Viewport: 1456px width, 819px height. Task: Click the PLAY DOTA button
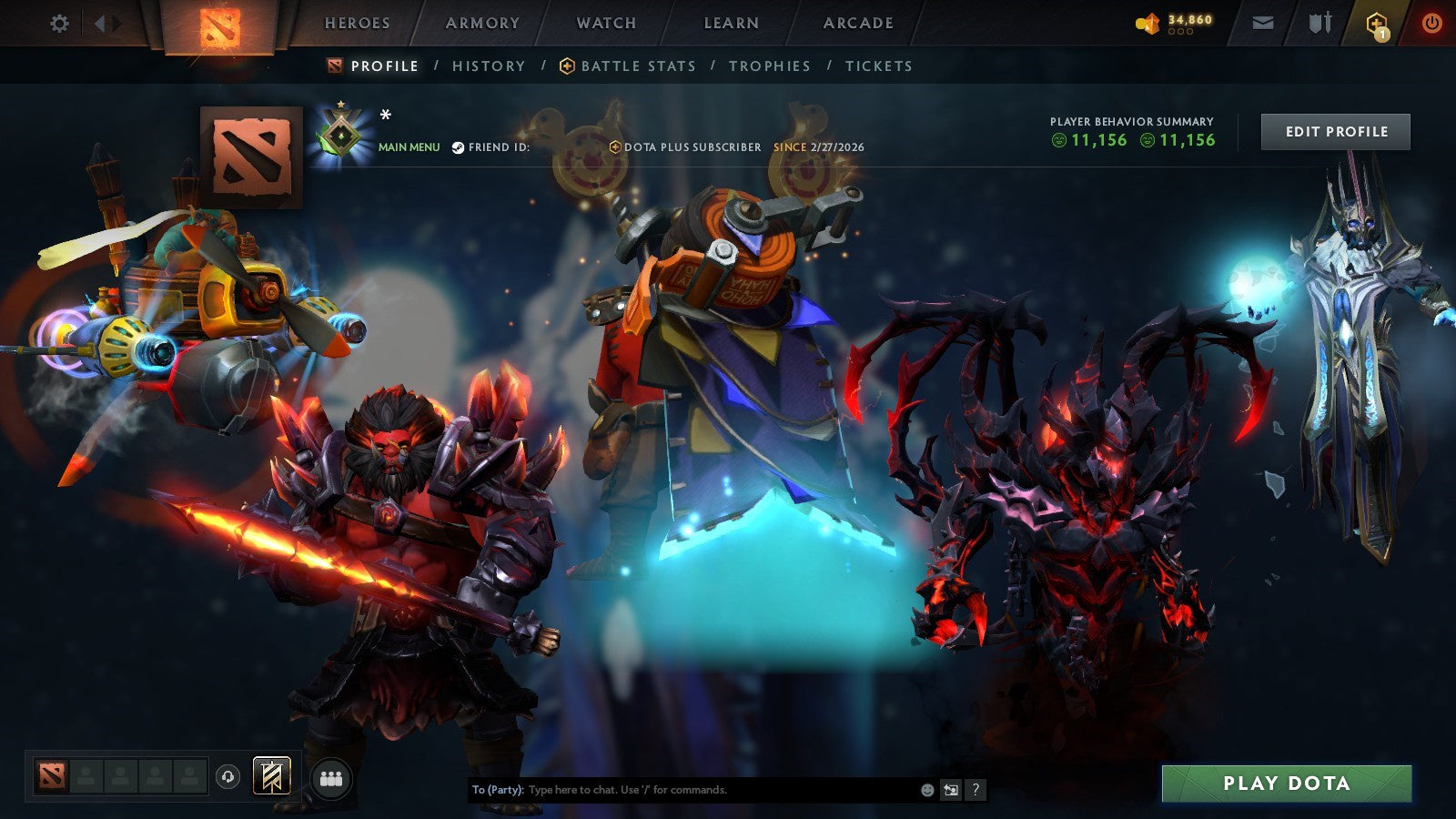tap(1286, 783)
